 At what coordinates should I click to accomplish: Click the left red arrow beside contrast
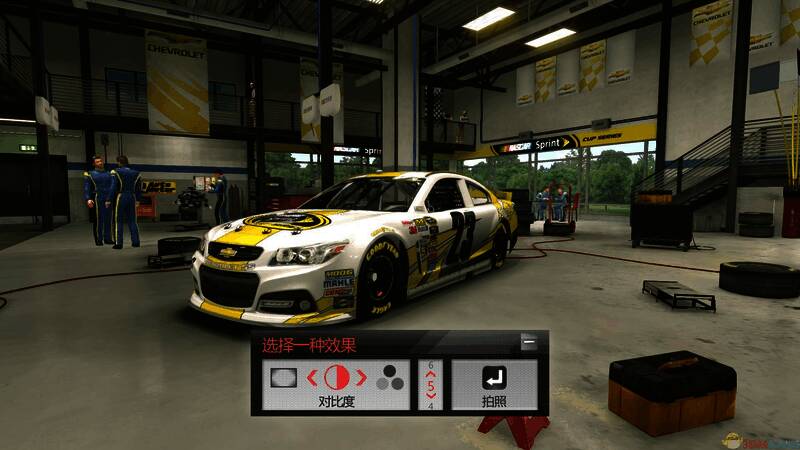click(313, 378)
